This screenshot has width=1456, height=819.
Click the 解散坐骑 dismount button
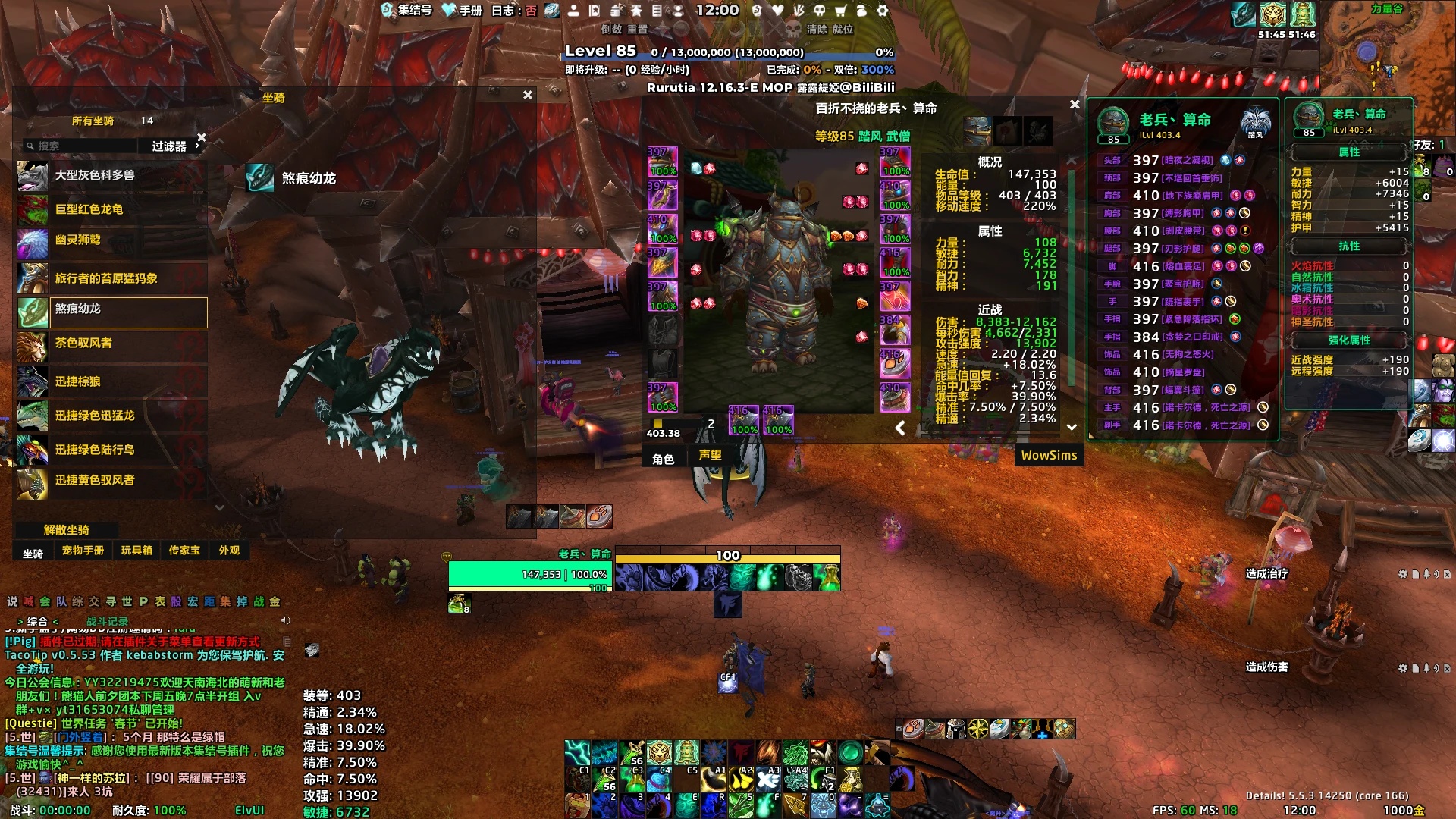pyautogui.click(x=67, y=530)
